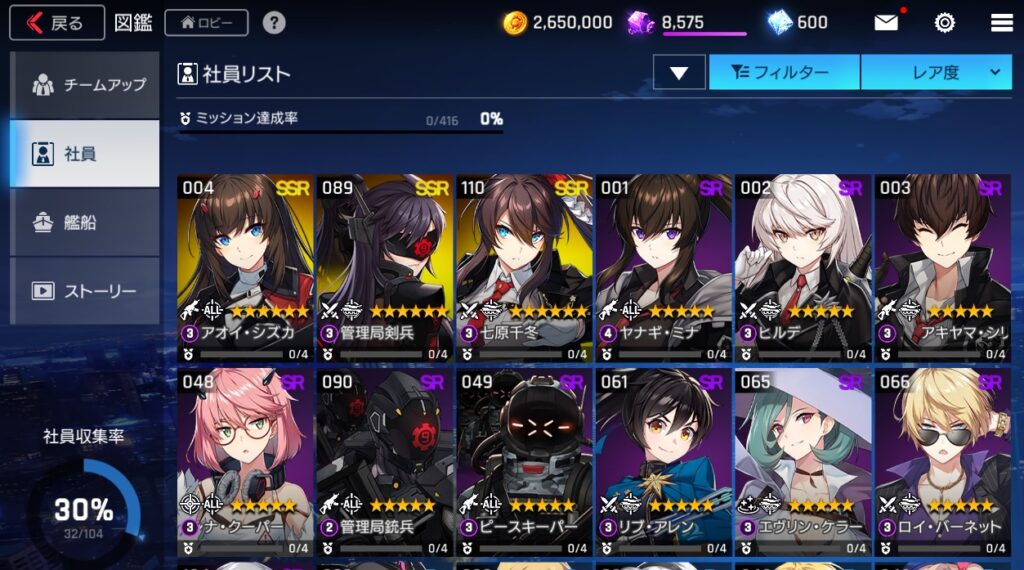The height and width of the screenshot is (570, 1024).
Task: Select employee card アオイ・シズカ
Action: tap(245, 267)
